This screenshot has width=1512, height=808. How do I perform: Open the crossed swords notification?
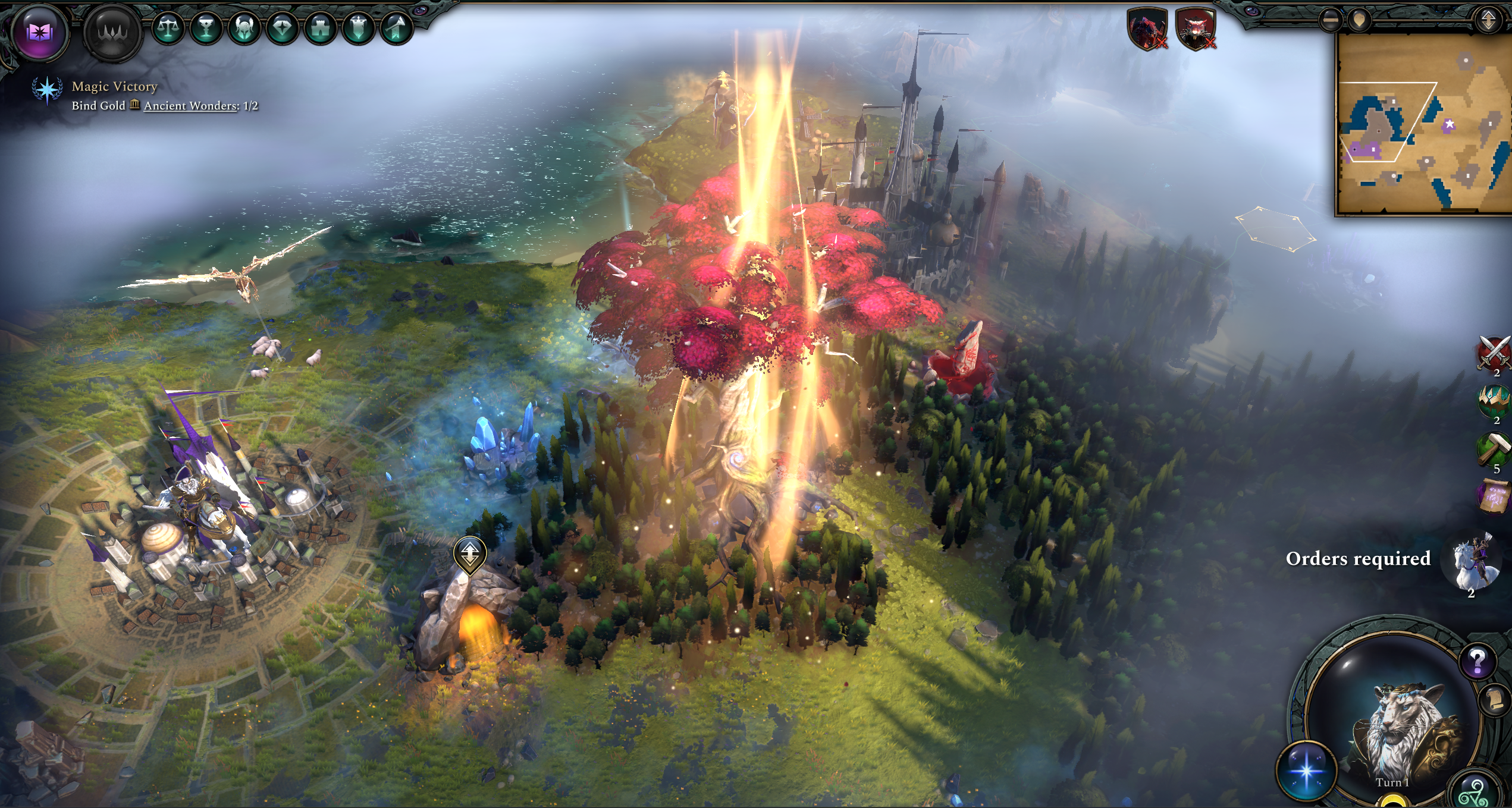(1494, 352)
